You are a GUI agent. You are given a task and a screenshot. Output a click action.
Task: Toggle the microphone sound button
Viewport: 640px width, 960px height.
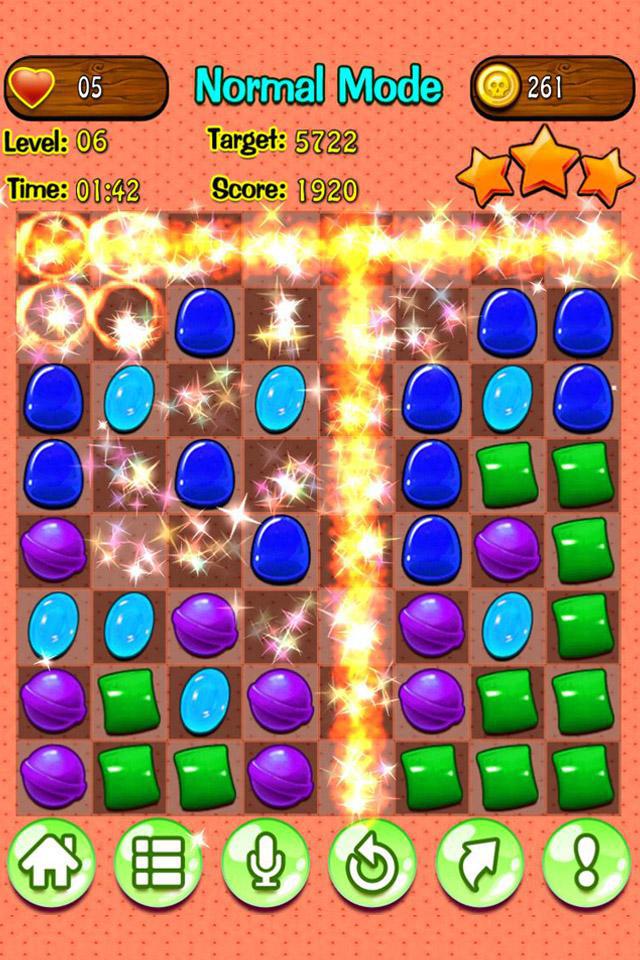pos(265,863)
